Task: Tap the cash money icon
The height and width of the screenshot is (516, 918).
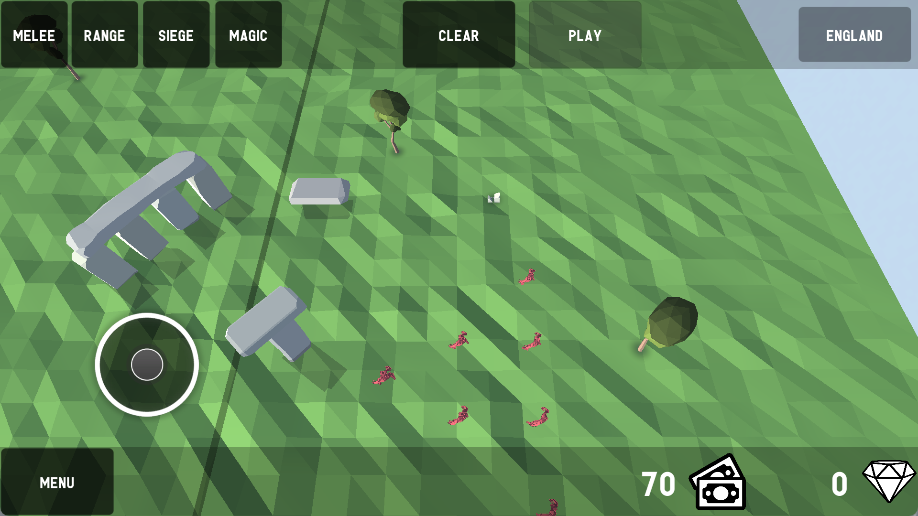Action: click(x=718, y=483)
